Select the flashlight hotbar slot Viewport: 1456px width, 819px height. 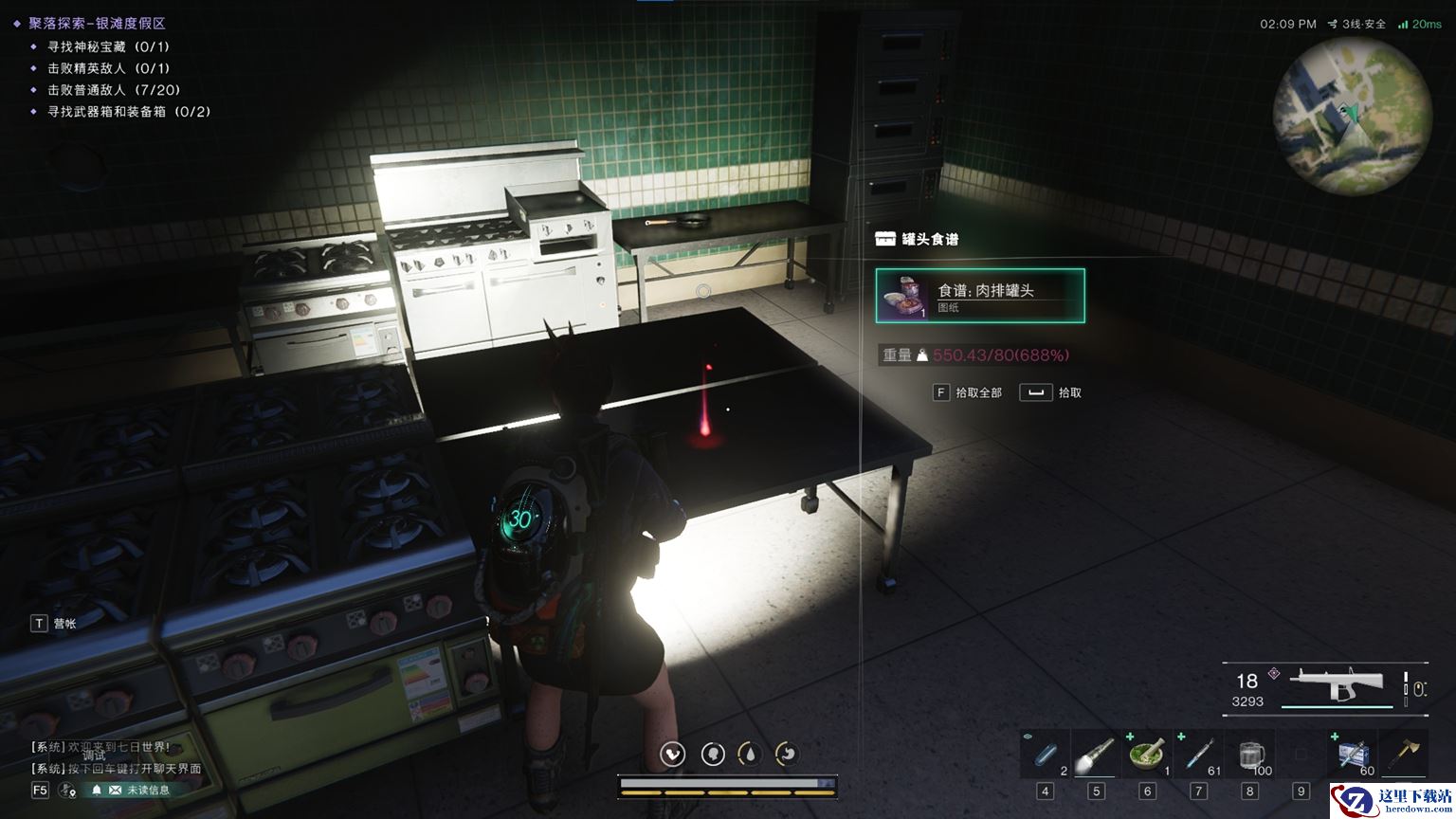coord(1096,755)
